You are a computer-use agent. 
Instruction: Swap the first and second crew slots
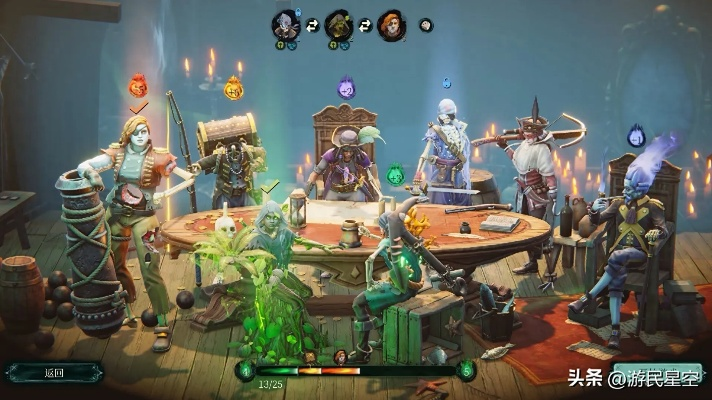pos(313,24)
